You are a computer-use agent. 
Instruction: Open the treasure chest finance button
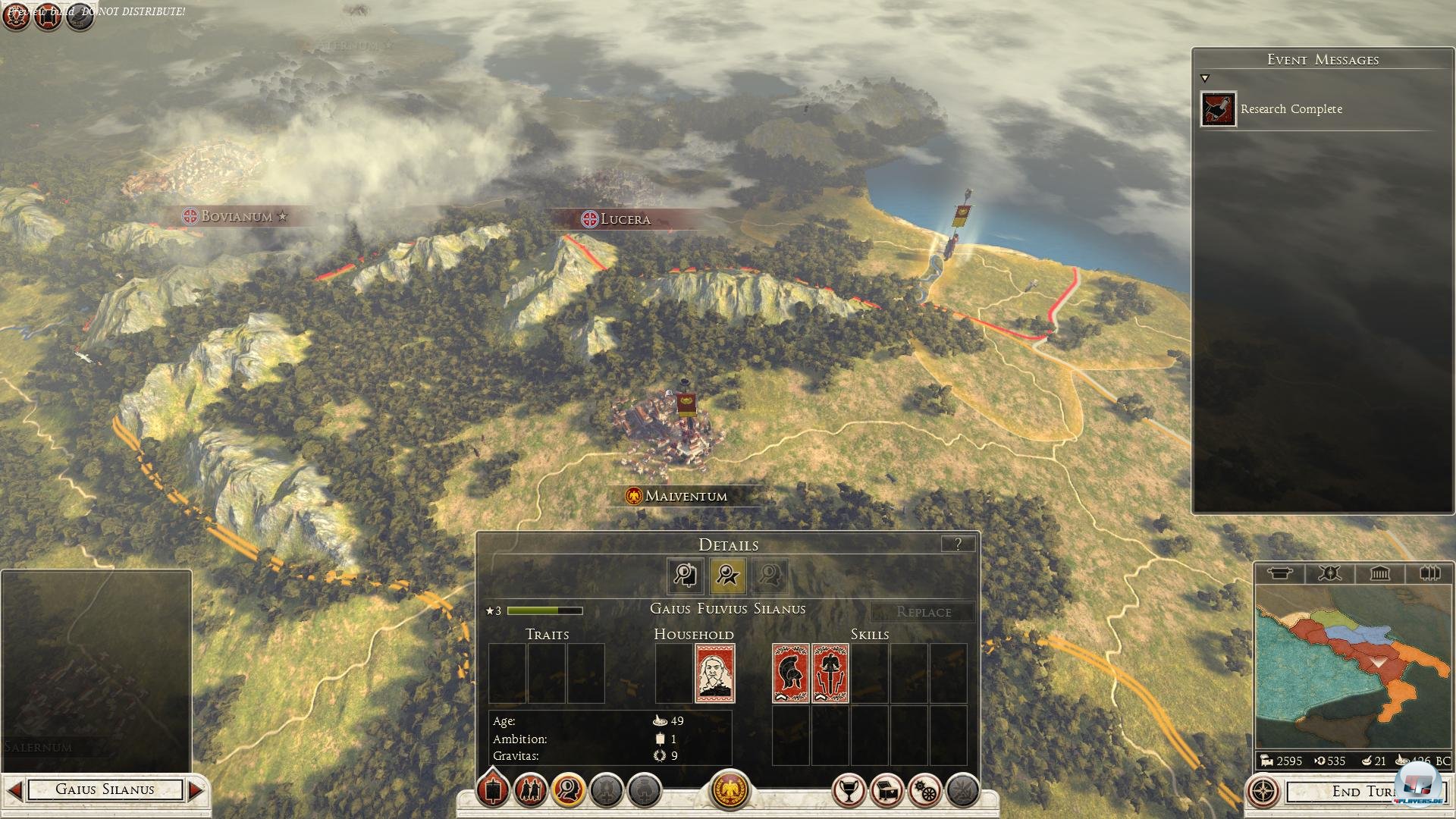pos(886,792)
